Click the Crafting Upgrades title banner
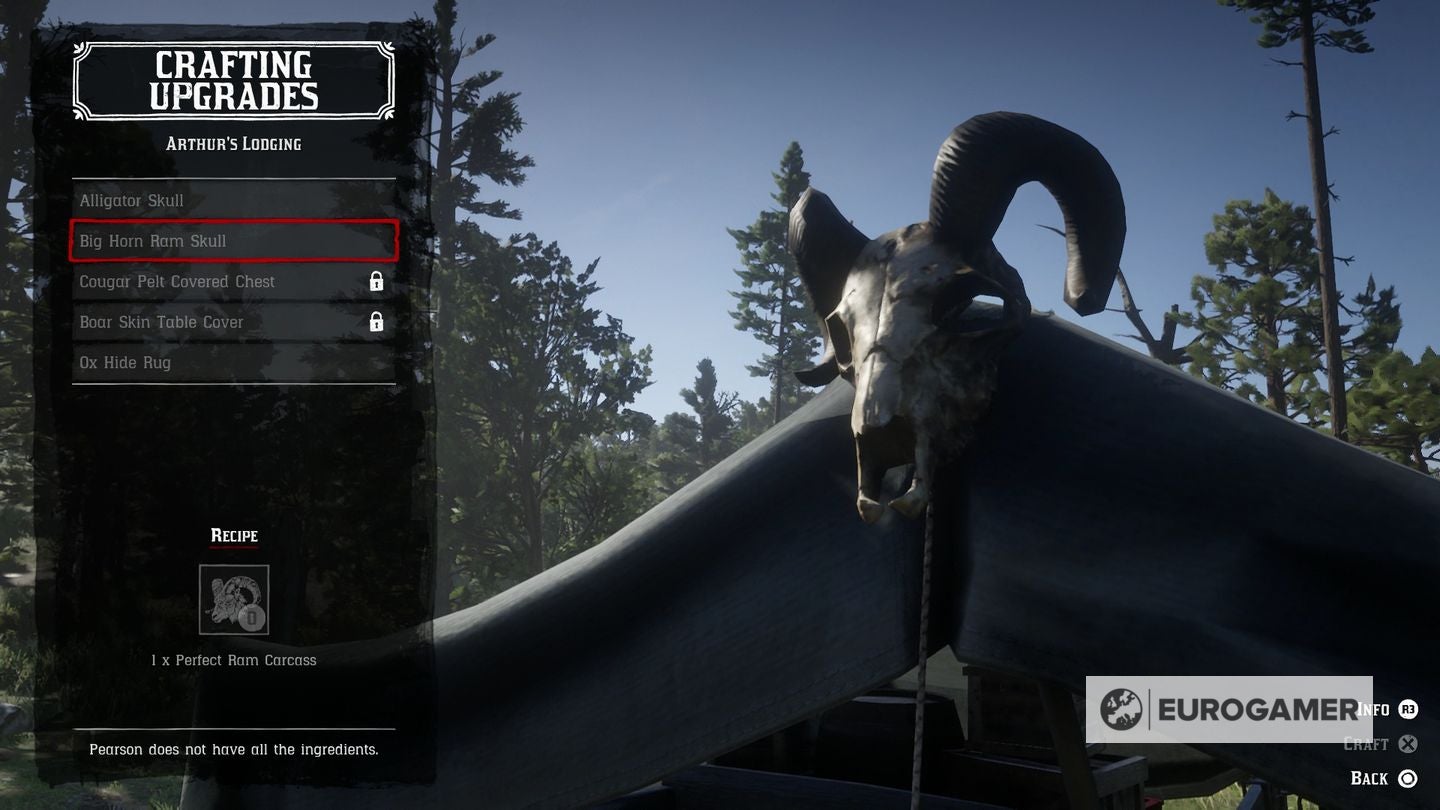This screenshot has height=810, width=1440. point(233,80)
